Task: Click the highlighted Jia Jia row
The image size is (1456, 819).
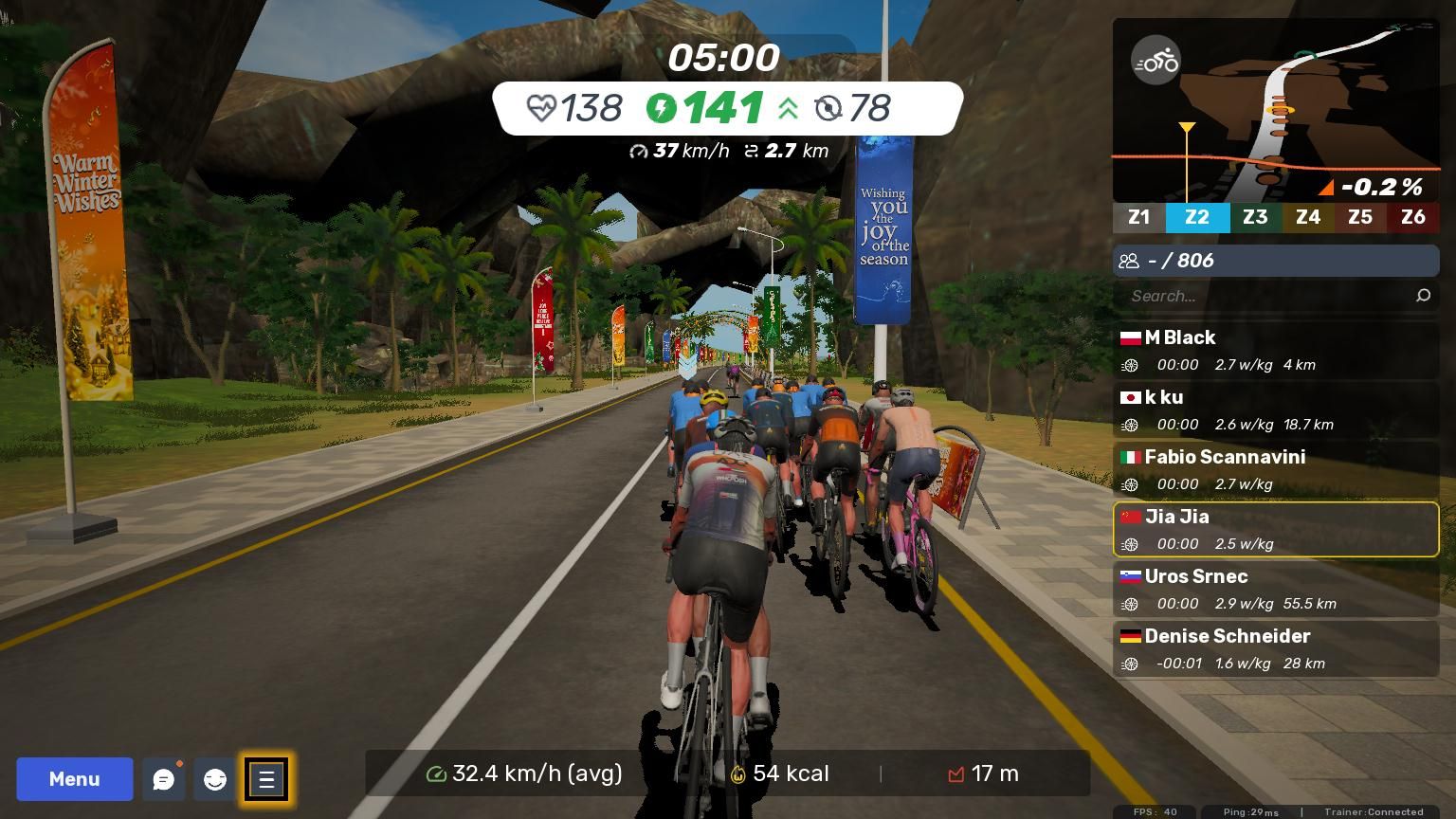Action: [1275, 529]
